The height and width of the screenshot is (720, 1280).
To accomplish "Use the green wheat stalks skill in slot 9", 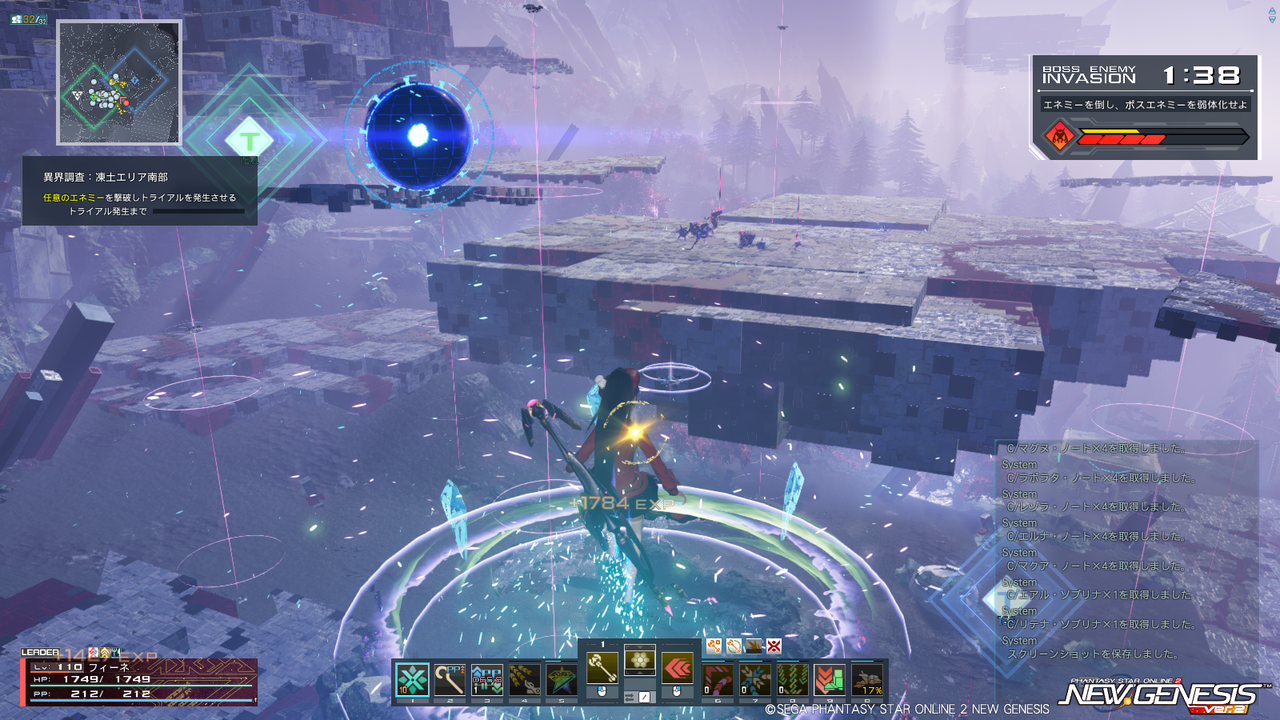I will click(793, 679).
